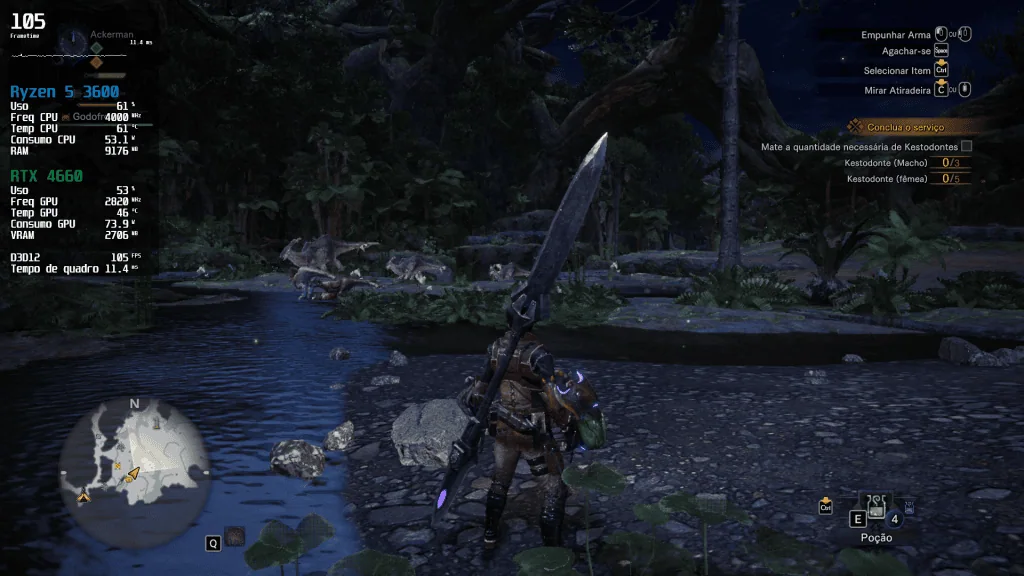Click the slinger ammo slot beside Q
The width and height of the screenshot is (1024, 576).
click(236, 537)
